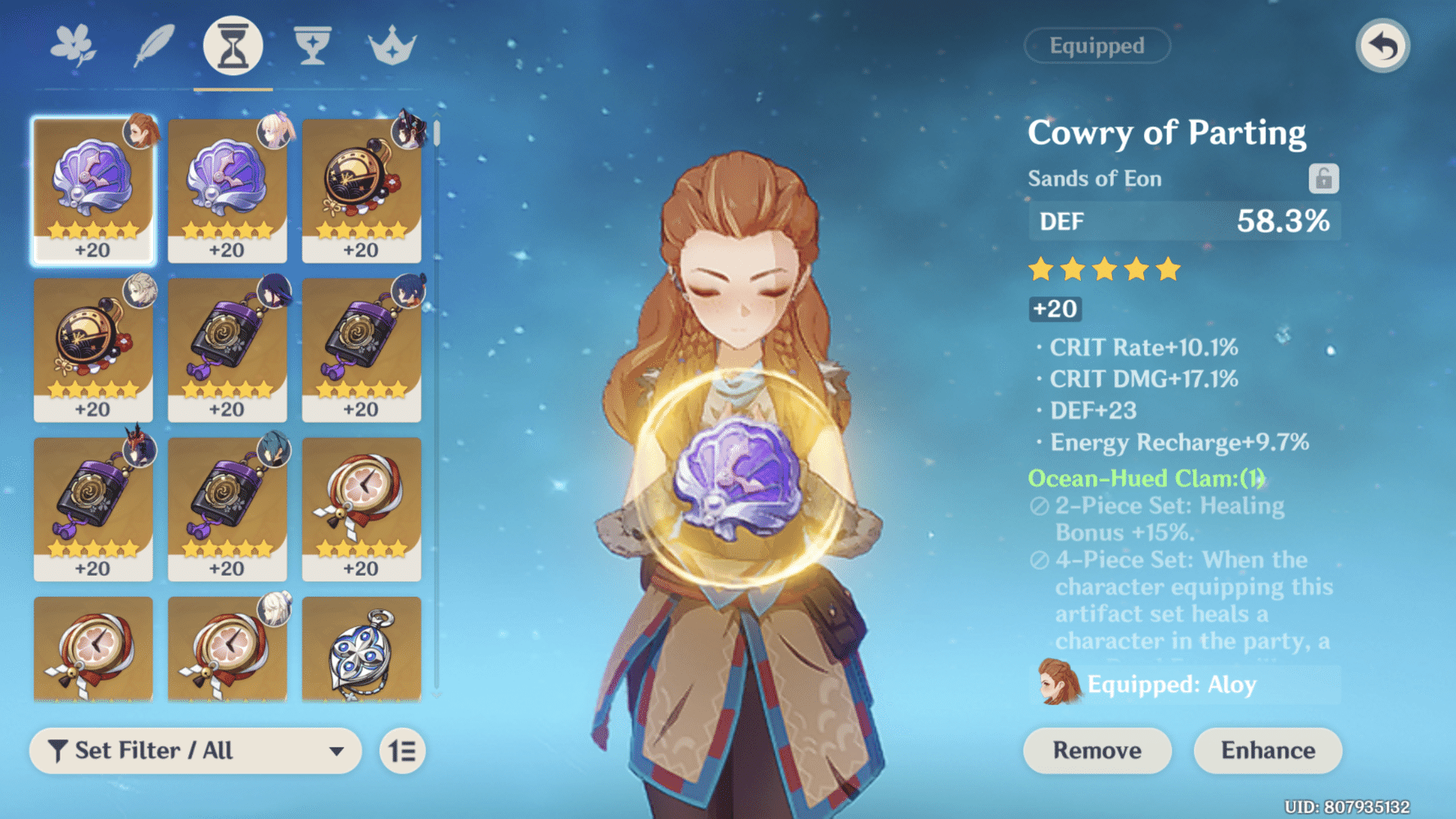
Task: Expand the filter arrow beside Set Filter / All
Action: click(337, 751)
